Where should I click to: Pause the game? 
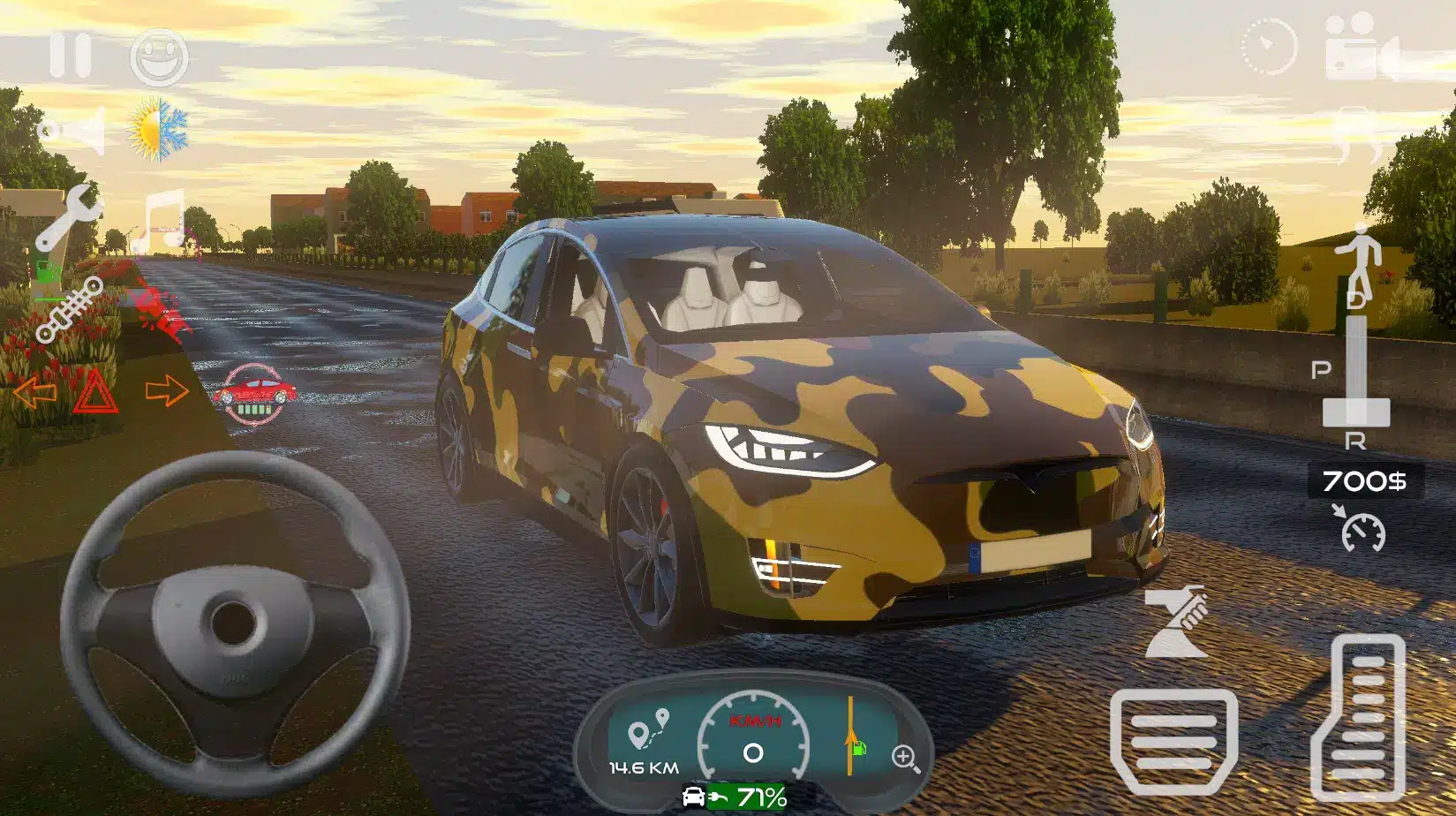point(70,55)
